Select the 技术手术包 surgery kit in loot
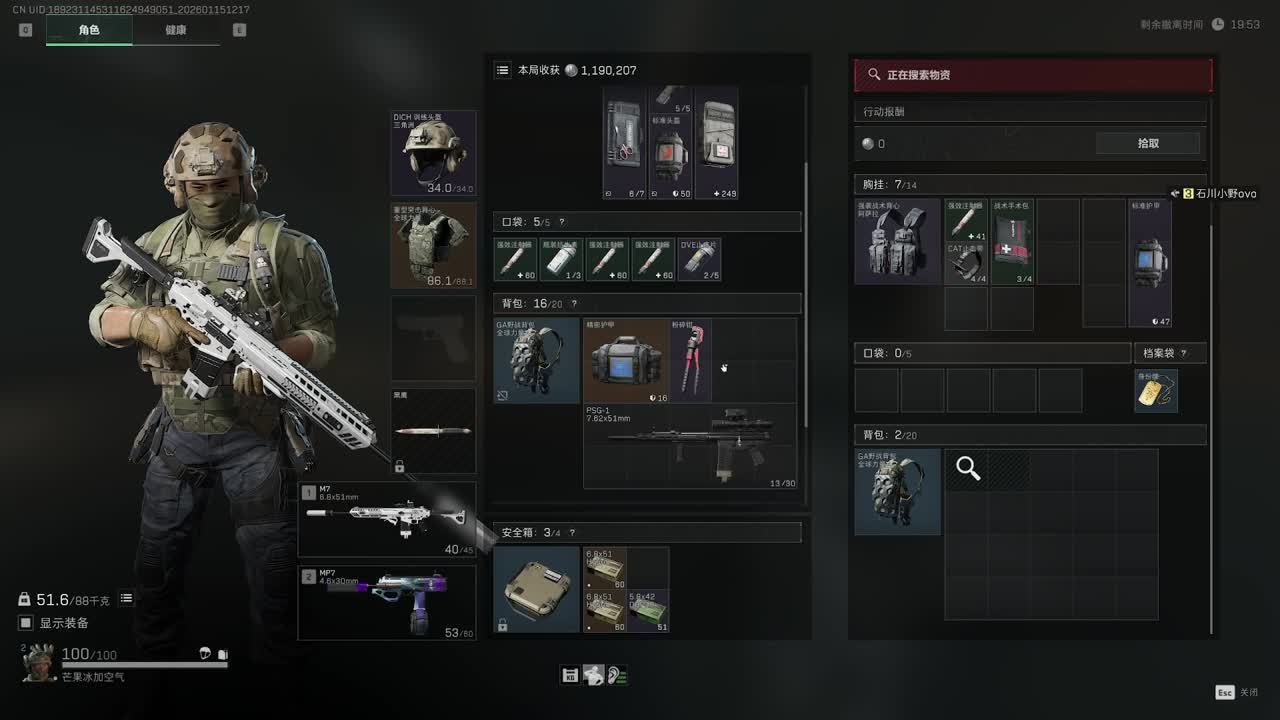1280x720 pixels. [1012, 241]
